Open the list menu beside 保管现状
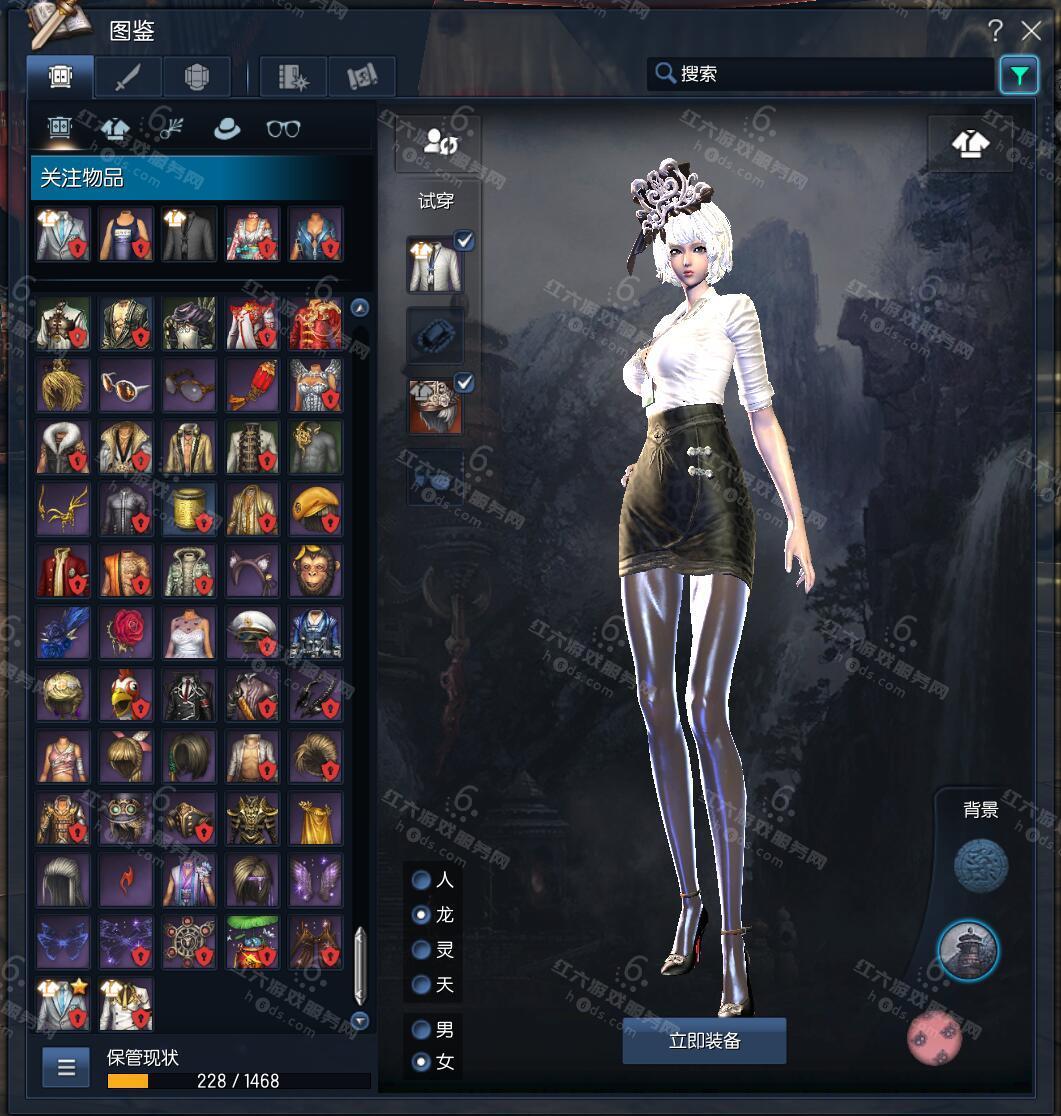This screenshot has width=1061, height=1116. (67, 1067)
